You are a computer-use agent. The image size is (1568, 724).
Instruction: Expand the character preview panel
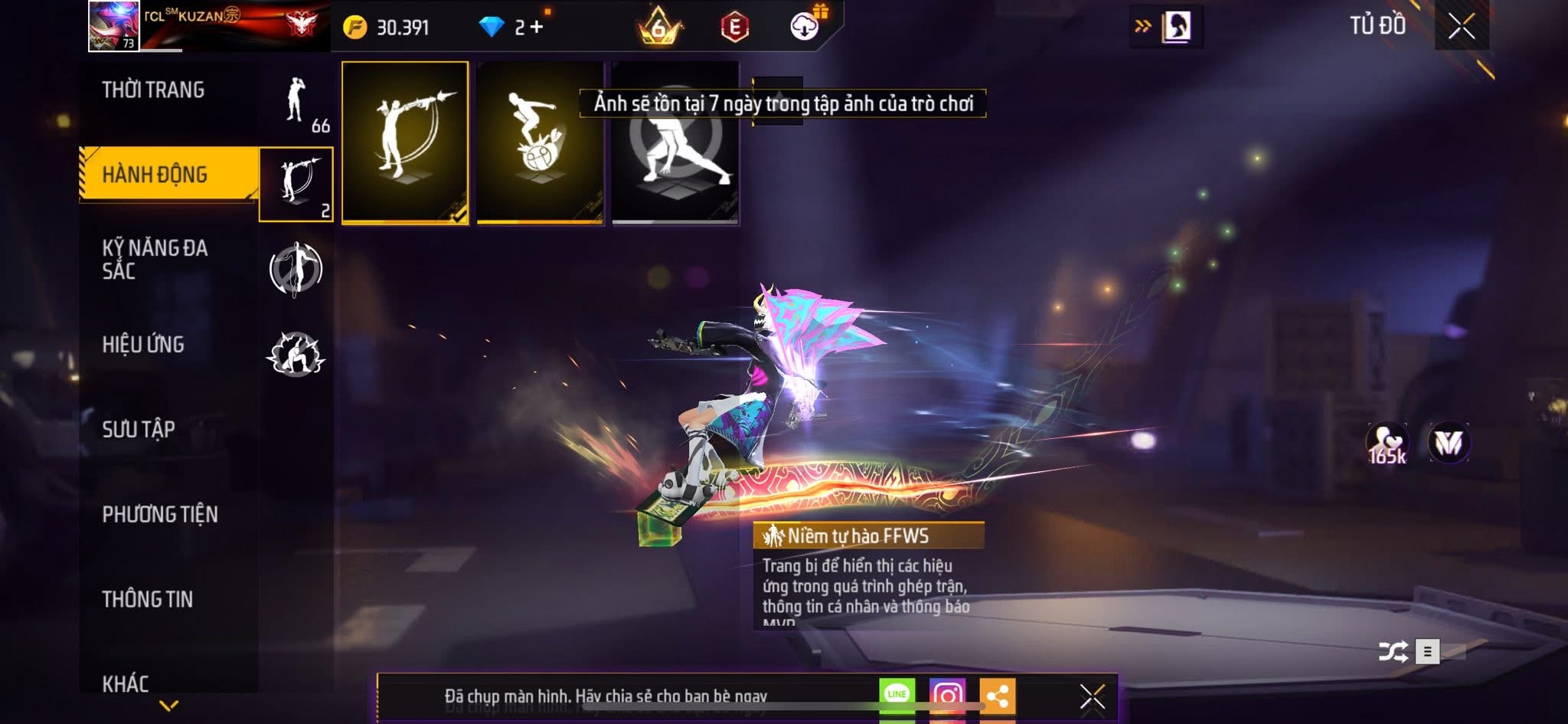coord(1167,27)
